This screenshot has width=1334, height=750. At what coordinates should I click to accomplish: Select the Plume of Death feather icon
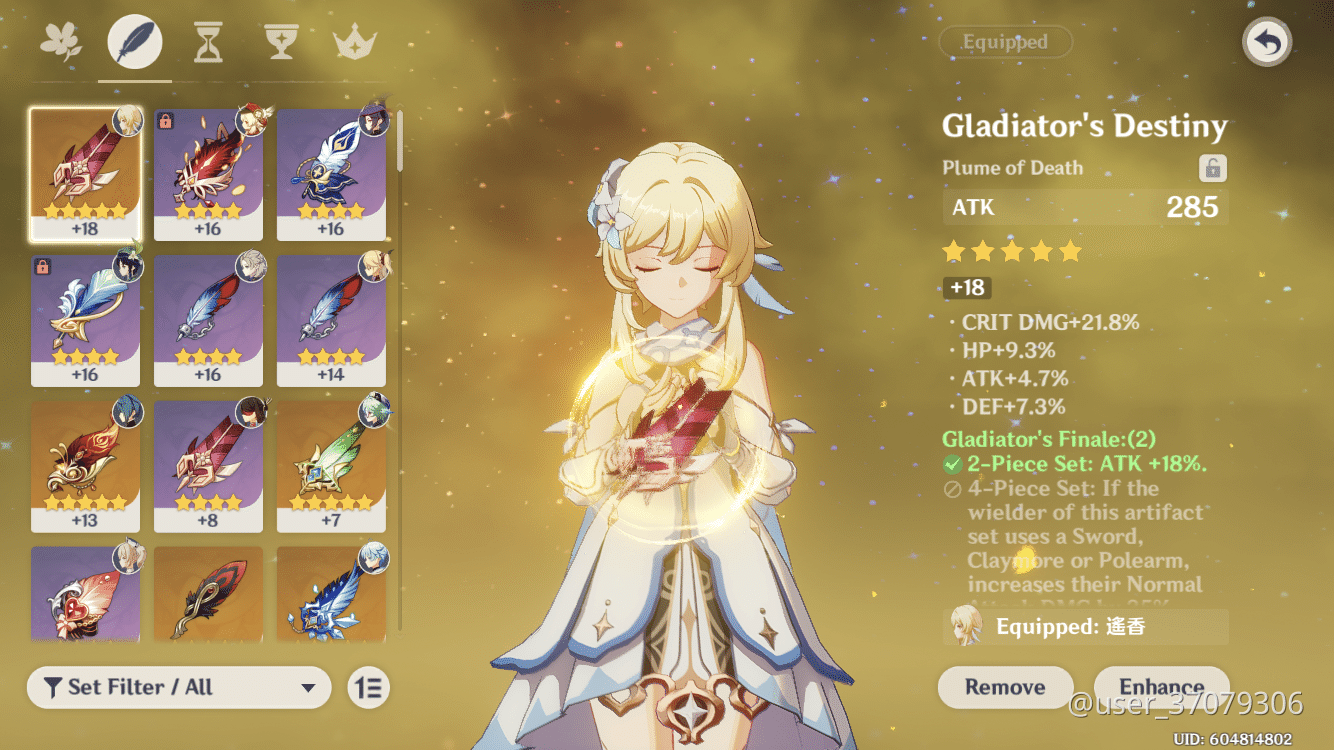coord(134,40)
